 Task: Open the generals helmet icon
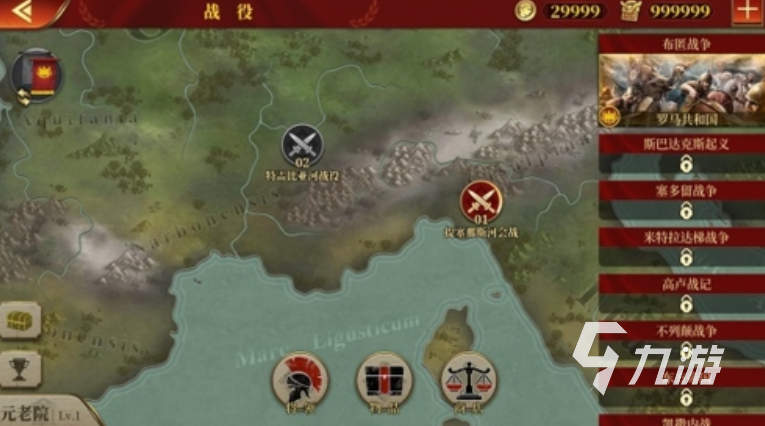(297, 378)
